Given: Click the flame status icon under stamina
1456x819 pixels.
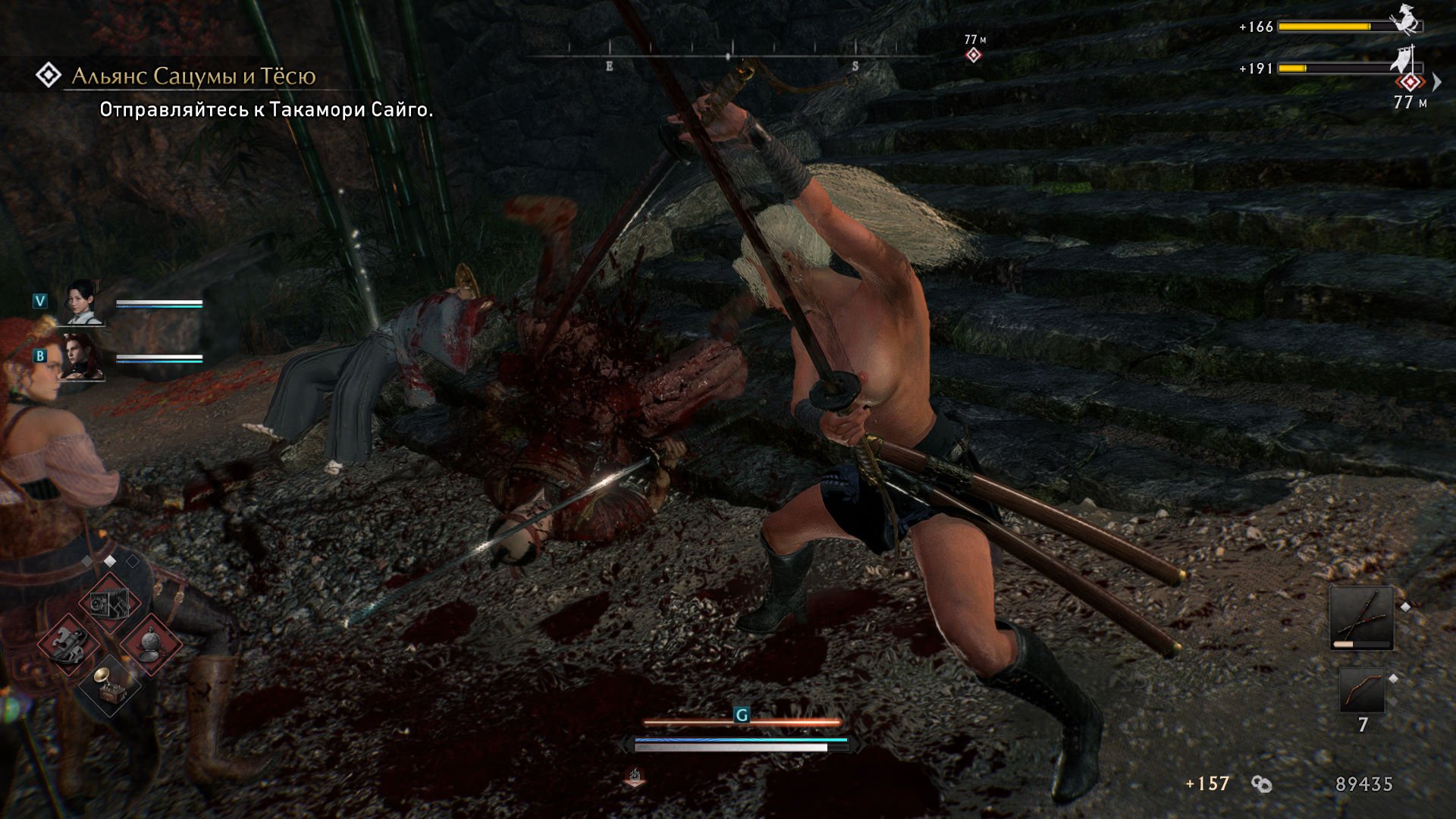Looking at the screenshot, I should click(x=635, y=776).
